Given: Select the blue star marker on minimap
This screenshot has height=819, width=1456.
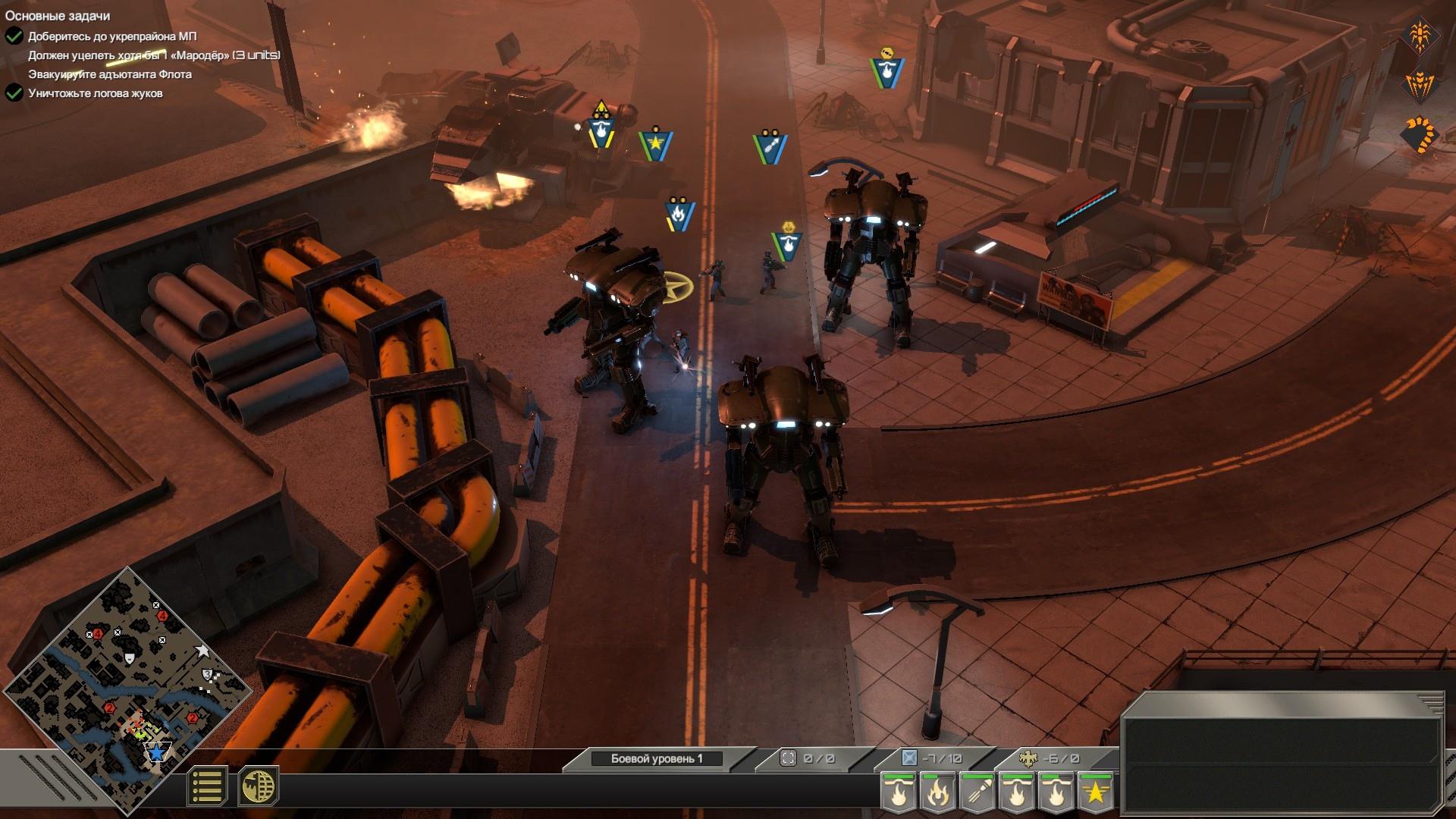Looking at the screenshot, I should [156, 752].
